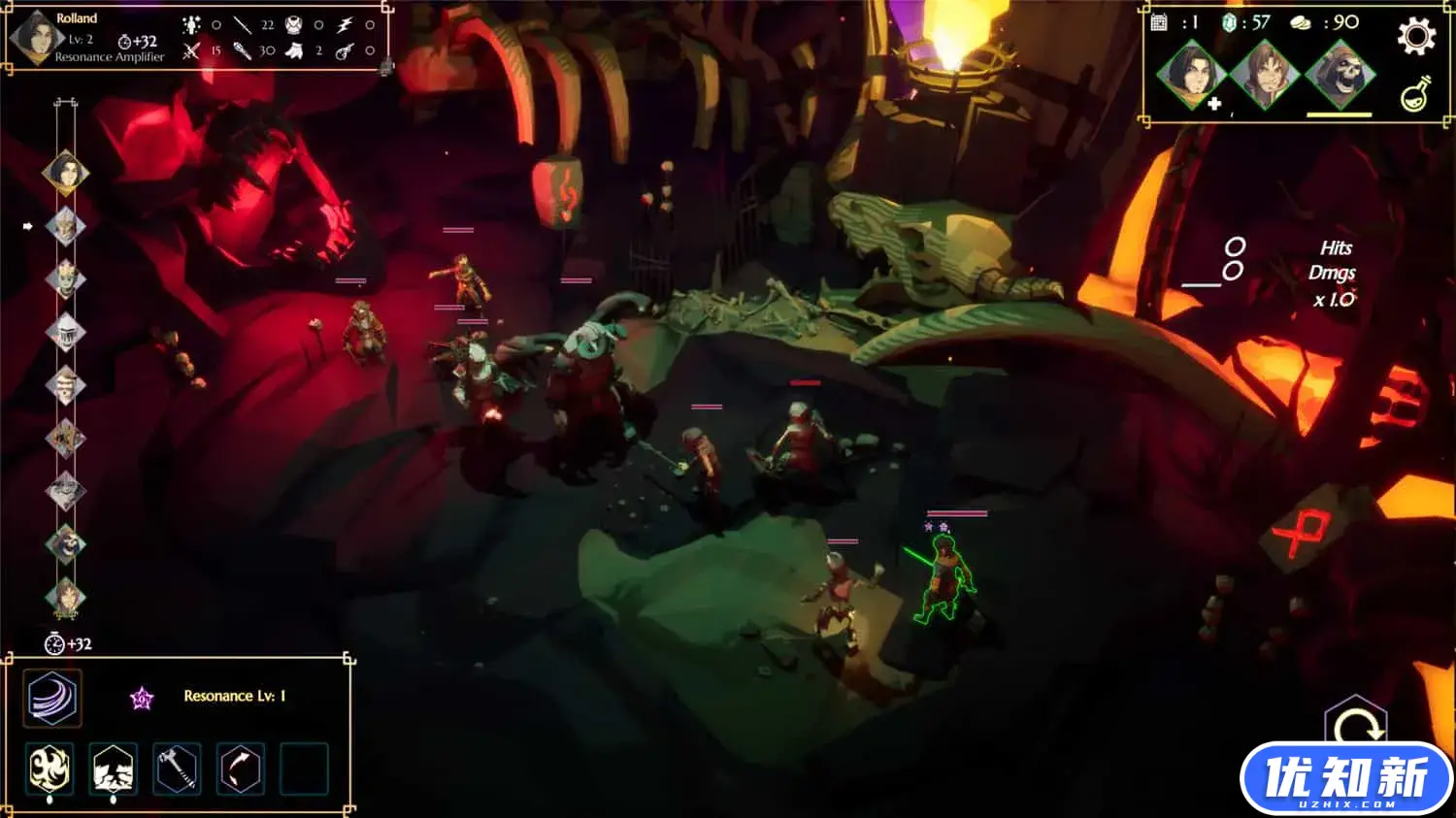This screenshot has width=1456, height=818.
Task: Select the brown-haired hero party portrait
Action: 1265,74
